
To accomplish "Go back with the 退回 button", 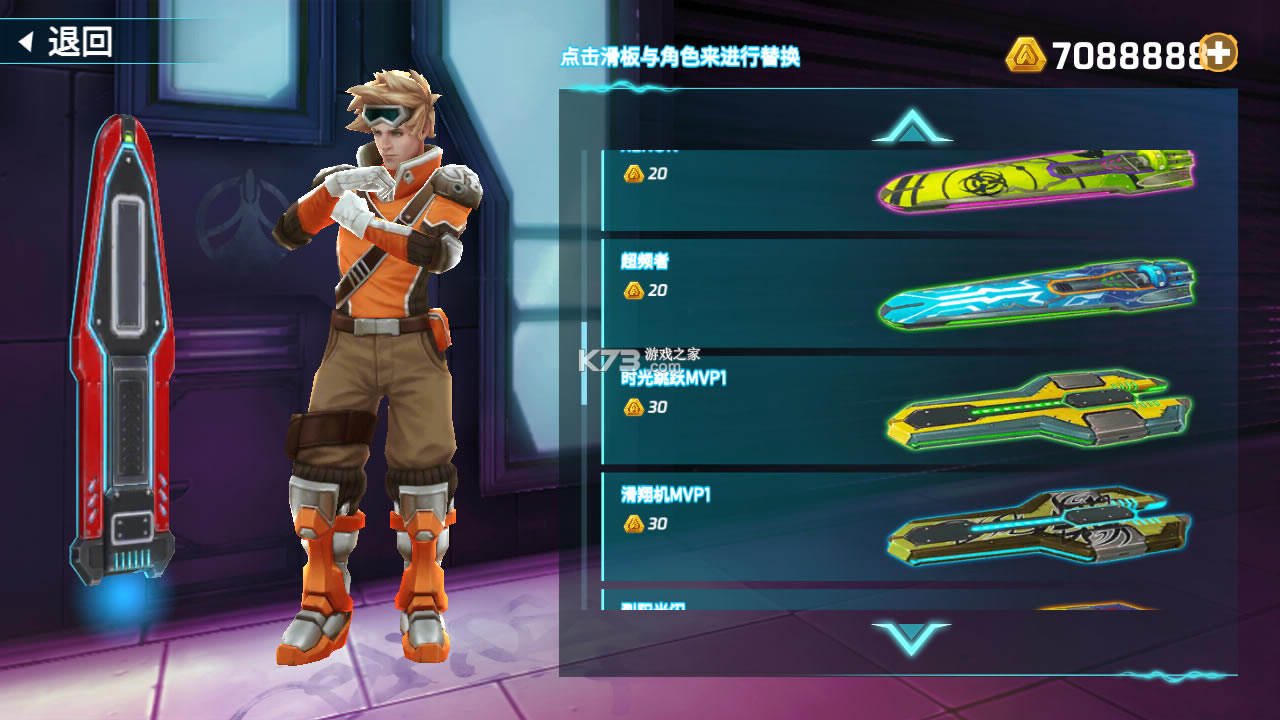I will tap(68, 42).
